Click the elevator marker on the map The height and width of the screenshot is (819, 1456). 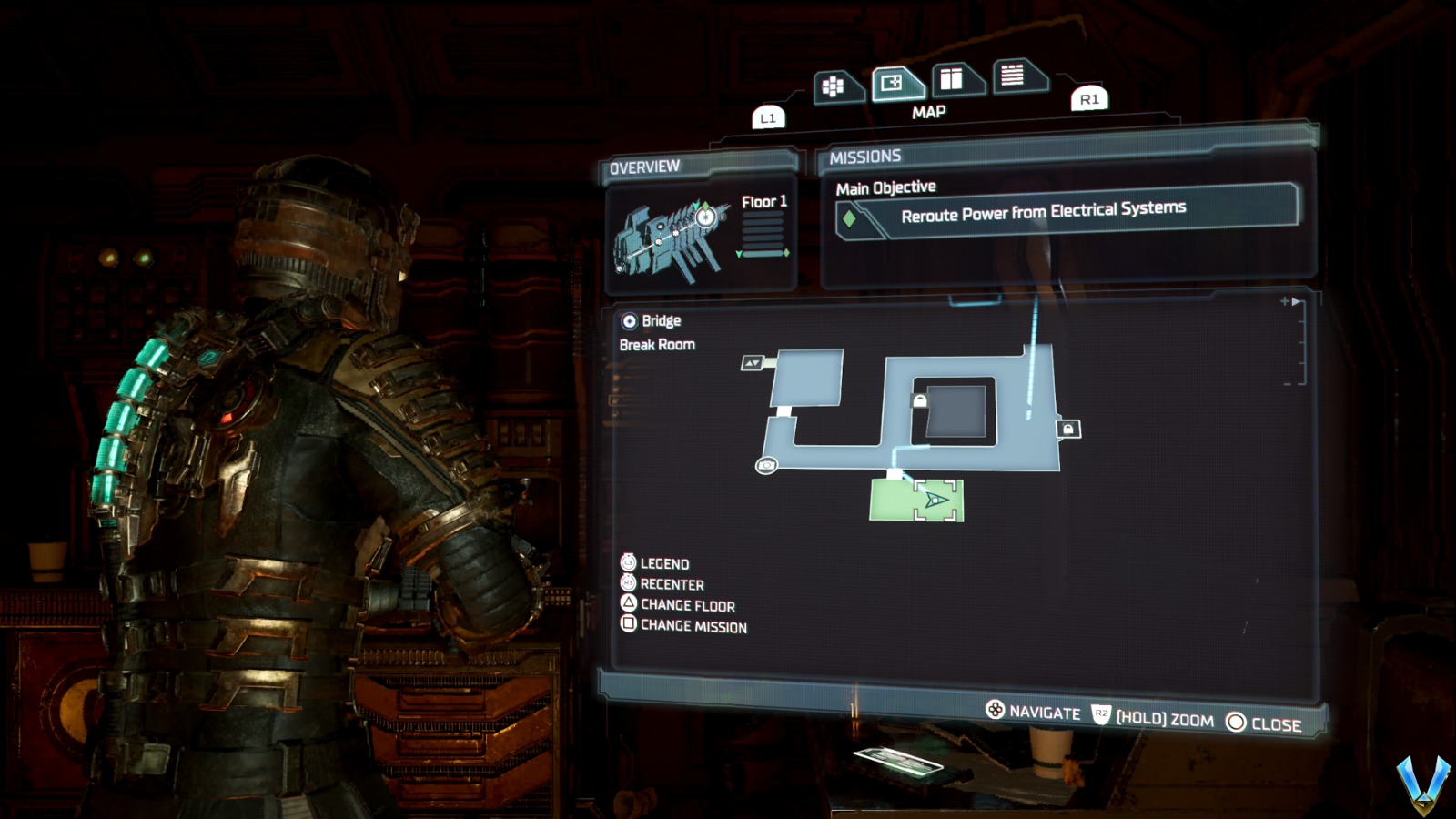(753, 362)
